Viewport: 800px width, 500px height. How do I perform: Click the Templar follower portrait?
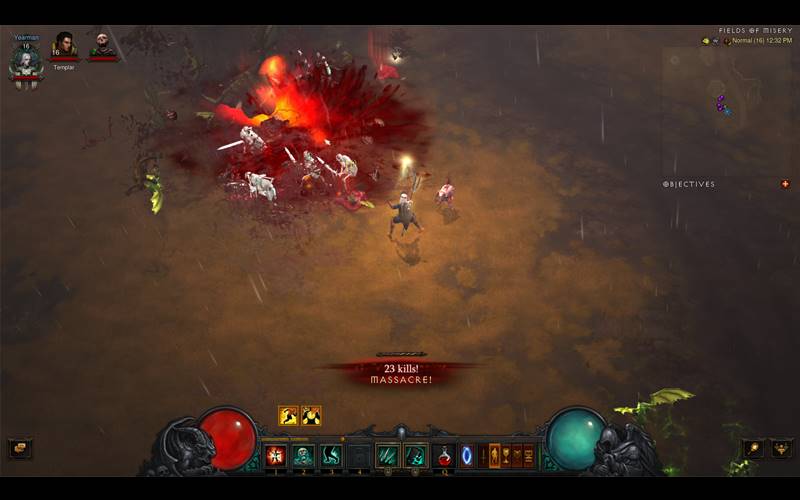(64, 45)
